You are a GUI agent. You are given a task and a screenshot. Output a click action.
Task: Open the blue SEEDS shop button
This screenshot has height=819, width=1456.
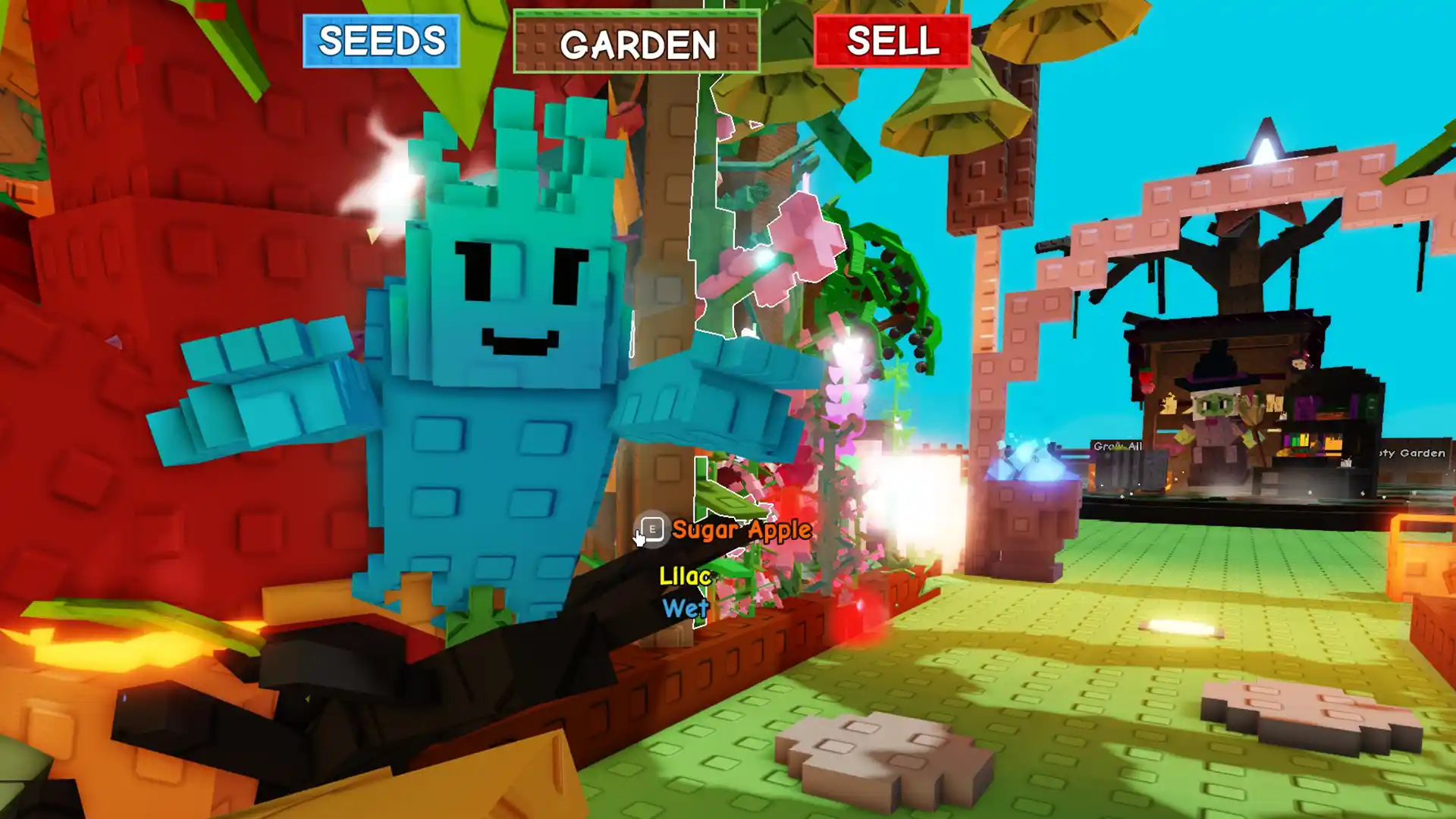[381, 41]
